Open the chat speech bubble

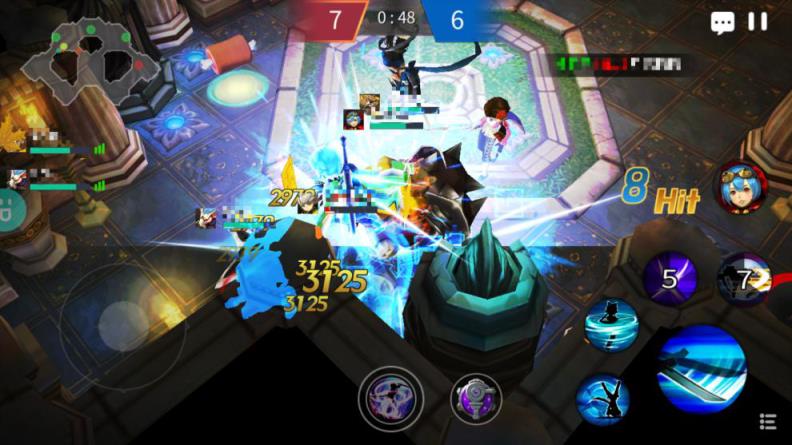tap(722, 23)
